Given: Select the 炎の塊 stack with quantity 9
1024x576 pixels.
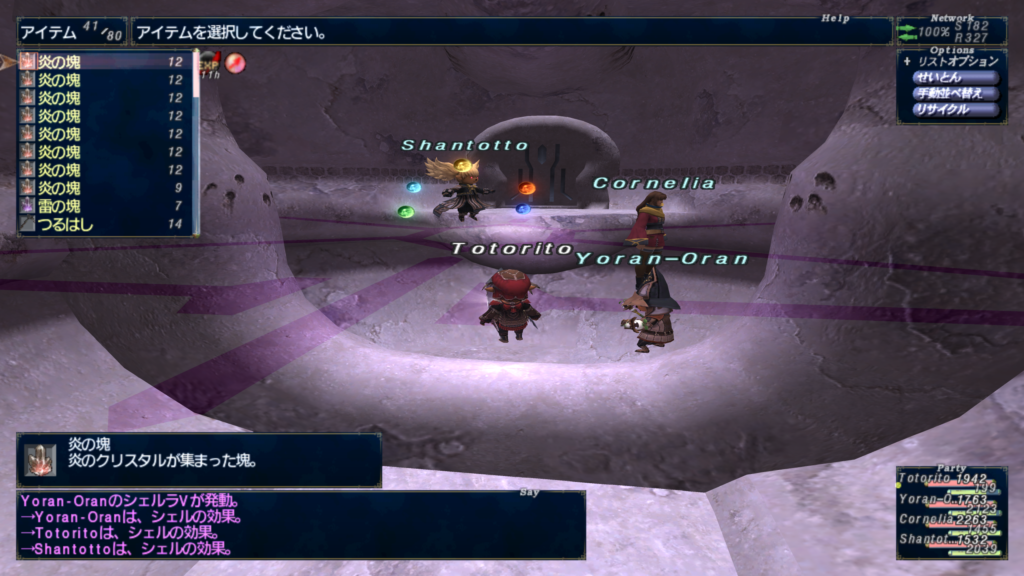Looking at the screenshot, I should [100, 188].
